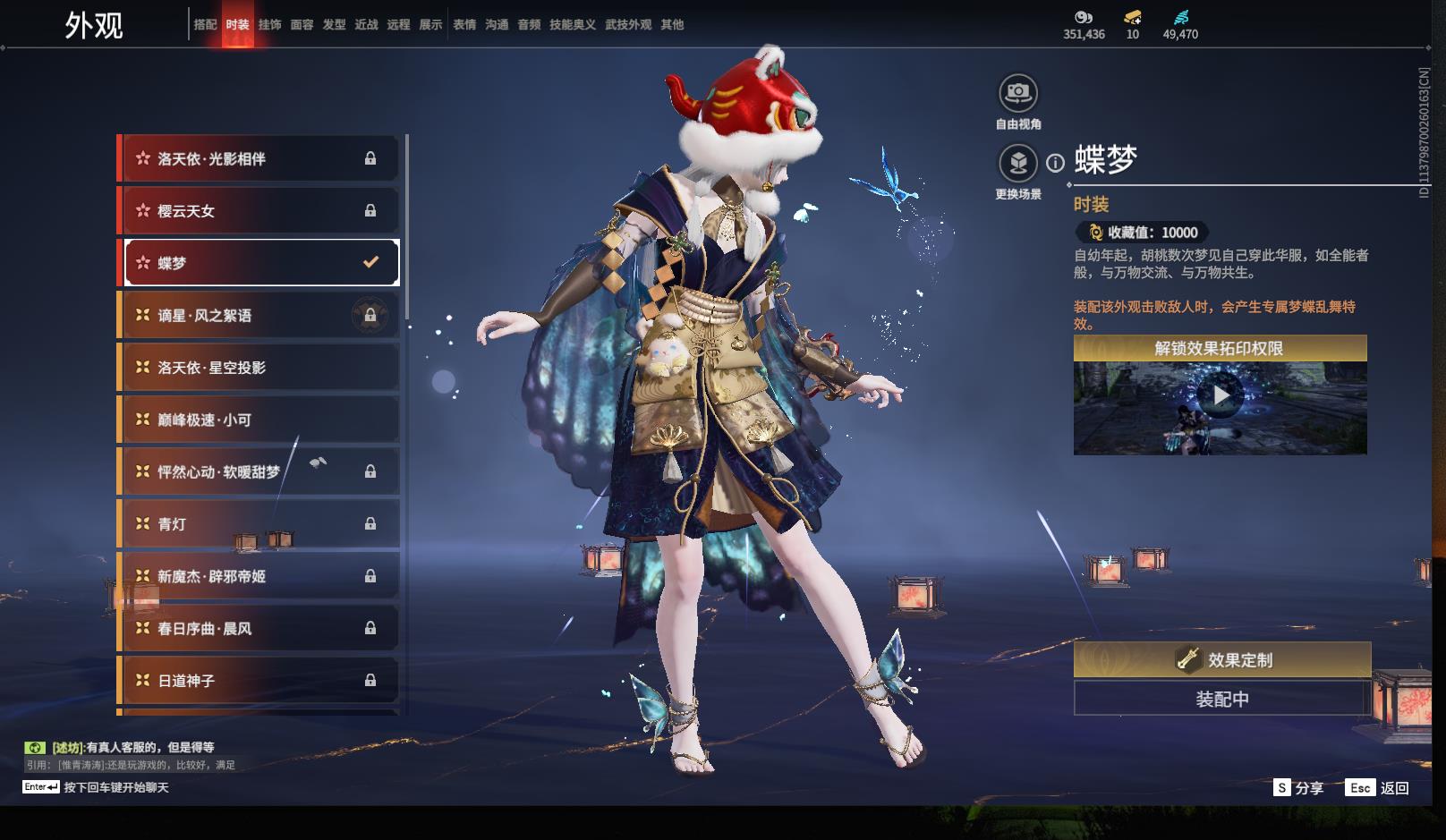This screenshot has width=1446, height=840.
Task: Open 效果定制 effect customization
Action: tap(1222, 660)
